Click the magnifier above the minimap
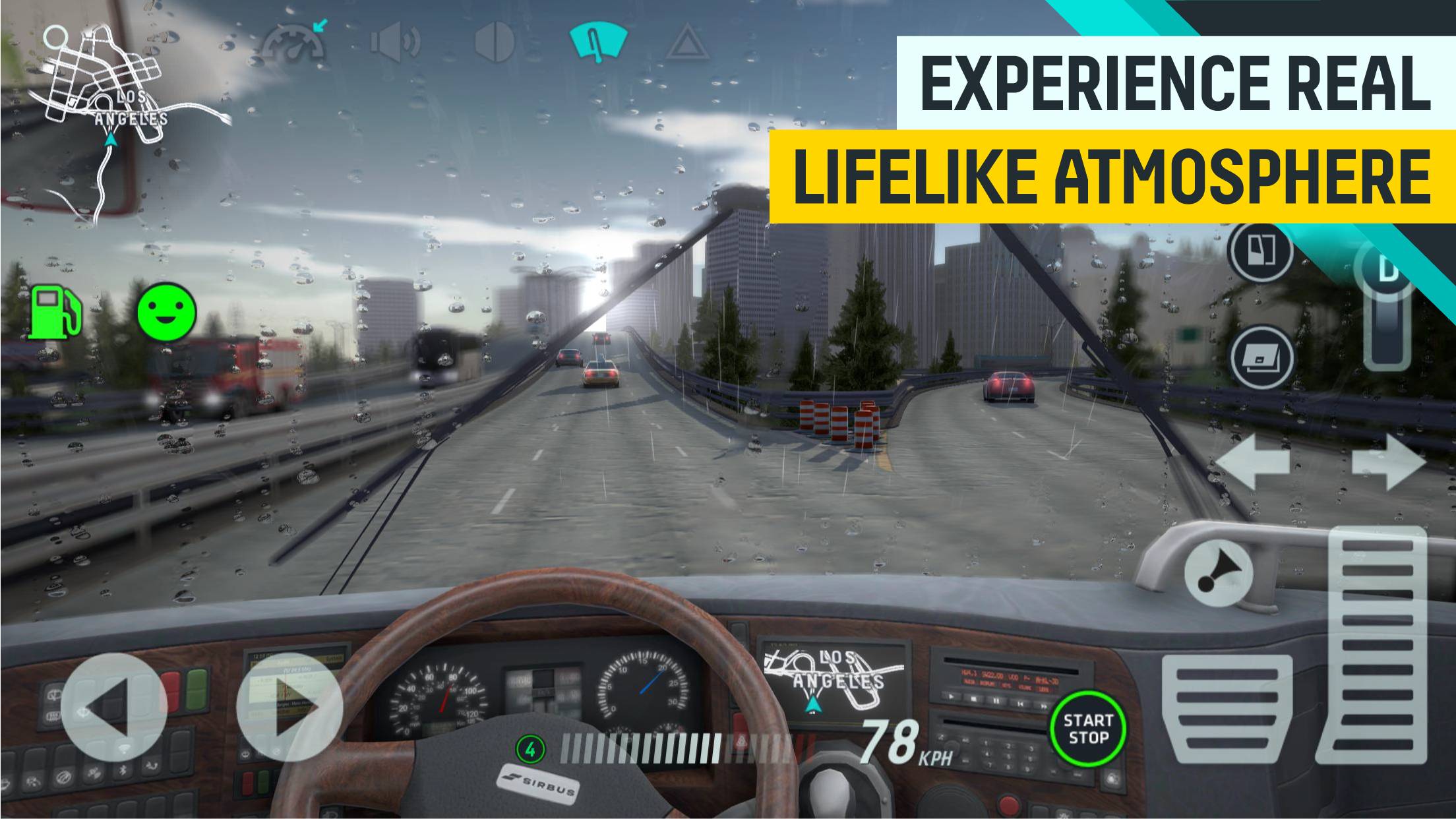 tap(56, 38)
